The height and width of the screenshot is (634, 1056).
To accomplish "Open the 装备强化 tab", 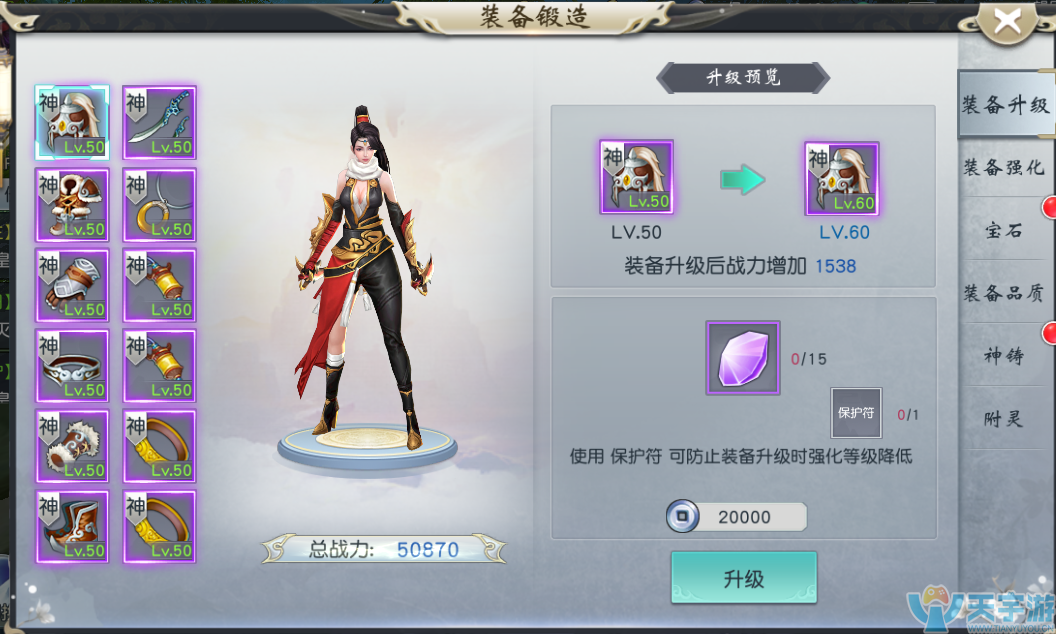I will point(1003,167).
